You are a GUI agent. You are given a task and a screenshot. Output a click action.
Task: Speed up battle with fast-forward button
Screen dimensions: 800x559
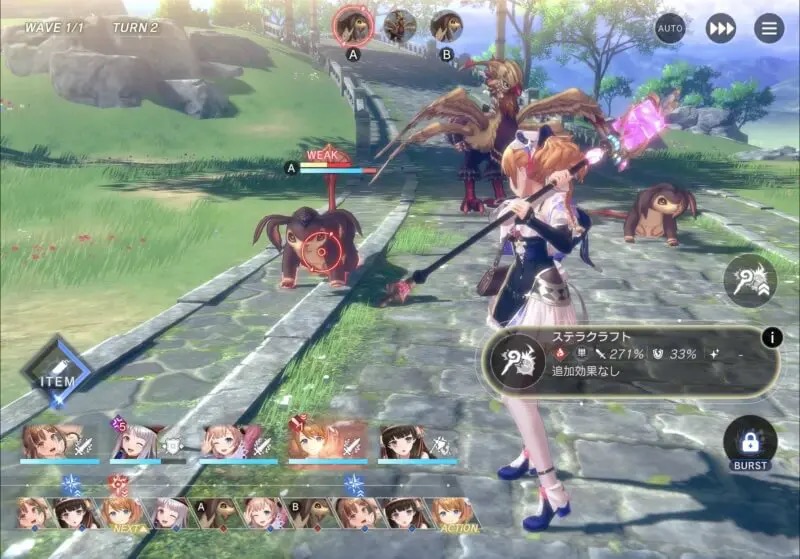pos(720,28)
